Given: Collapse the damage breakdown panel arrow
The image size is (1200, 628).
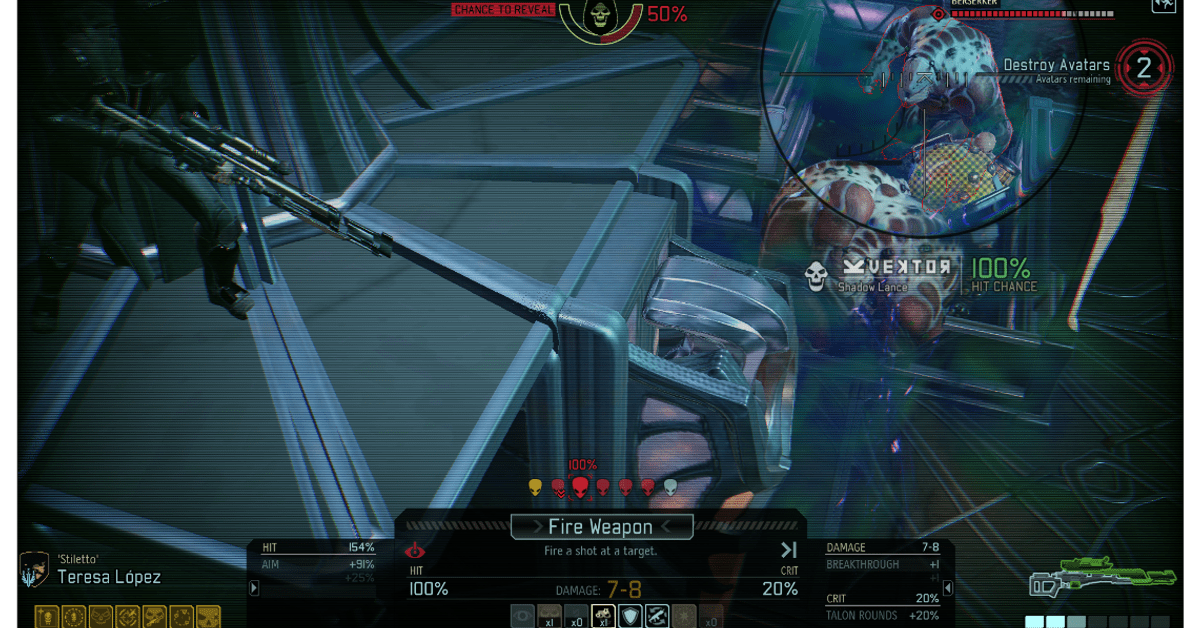Looking at the screenshot, I should click(x=948, y=588).
